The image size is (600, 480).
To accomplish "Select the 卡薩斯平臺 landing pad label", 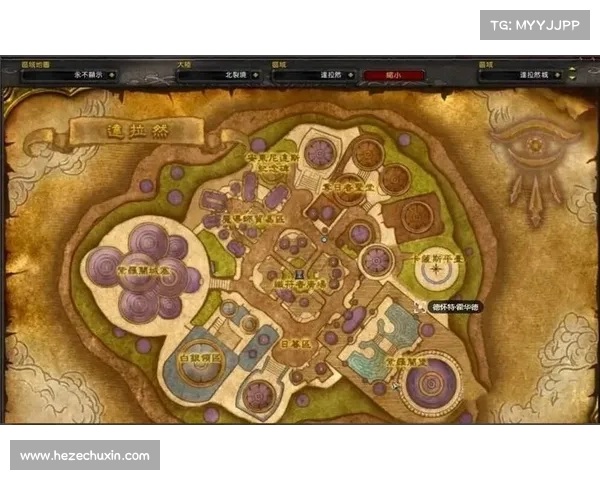I will tap(436, 257).
